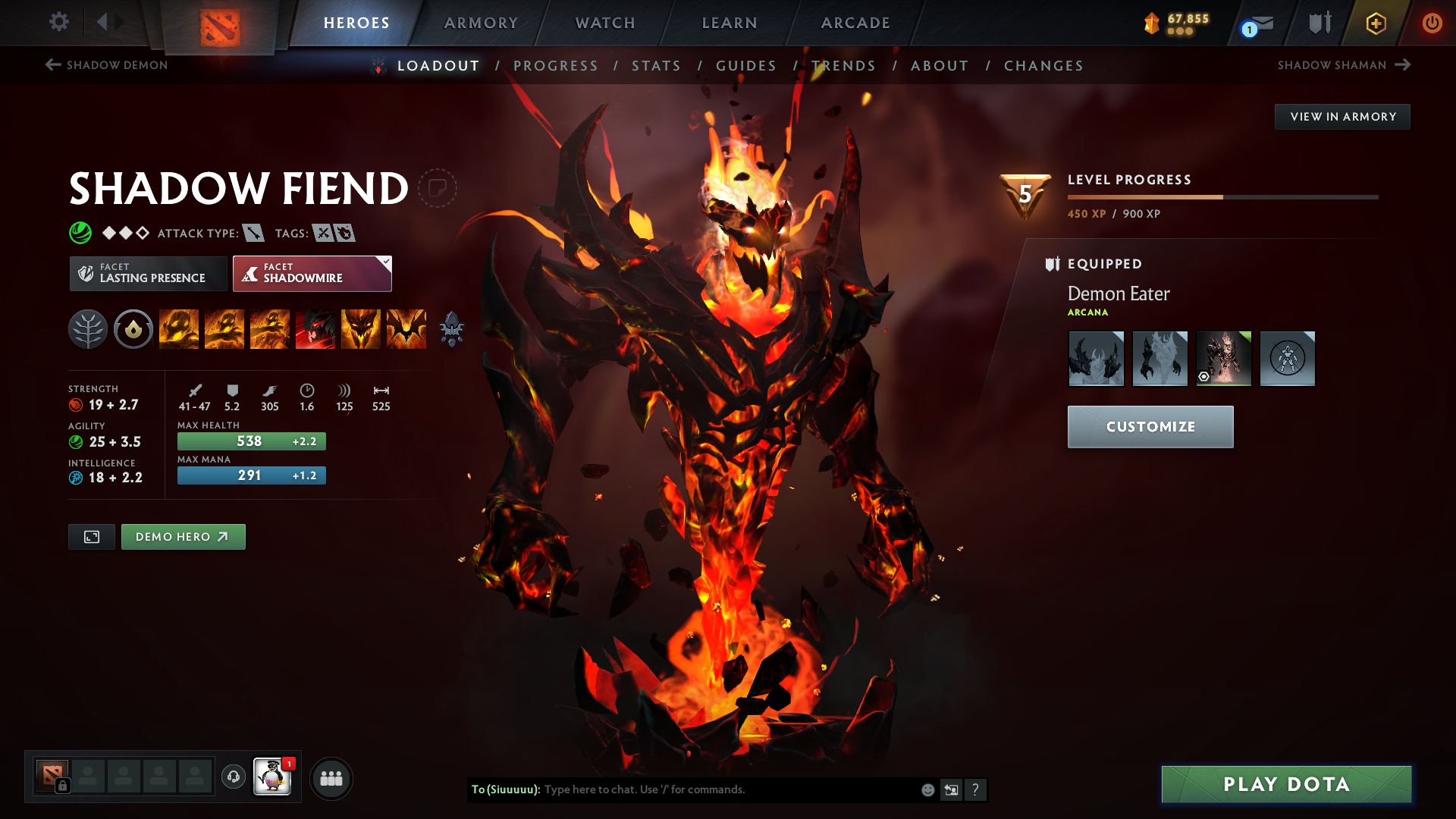
Task: Open the party finder people icon
Action: pyautogui.click(x=331, y=777)
